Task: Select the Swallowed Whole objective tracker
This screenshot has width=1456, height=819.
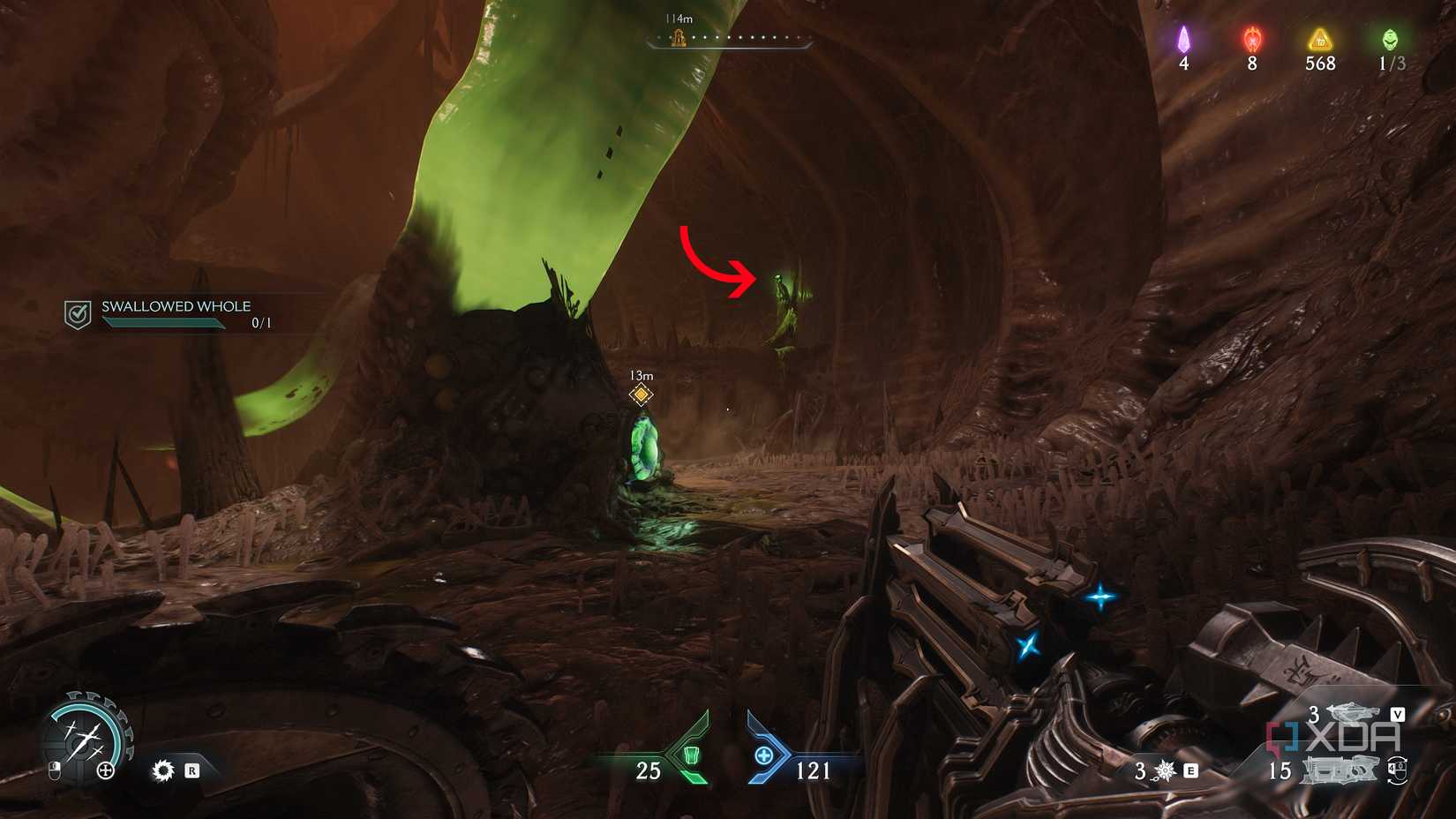Action: (x=175, y=312)
